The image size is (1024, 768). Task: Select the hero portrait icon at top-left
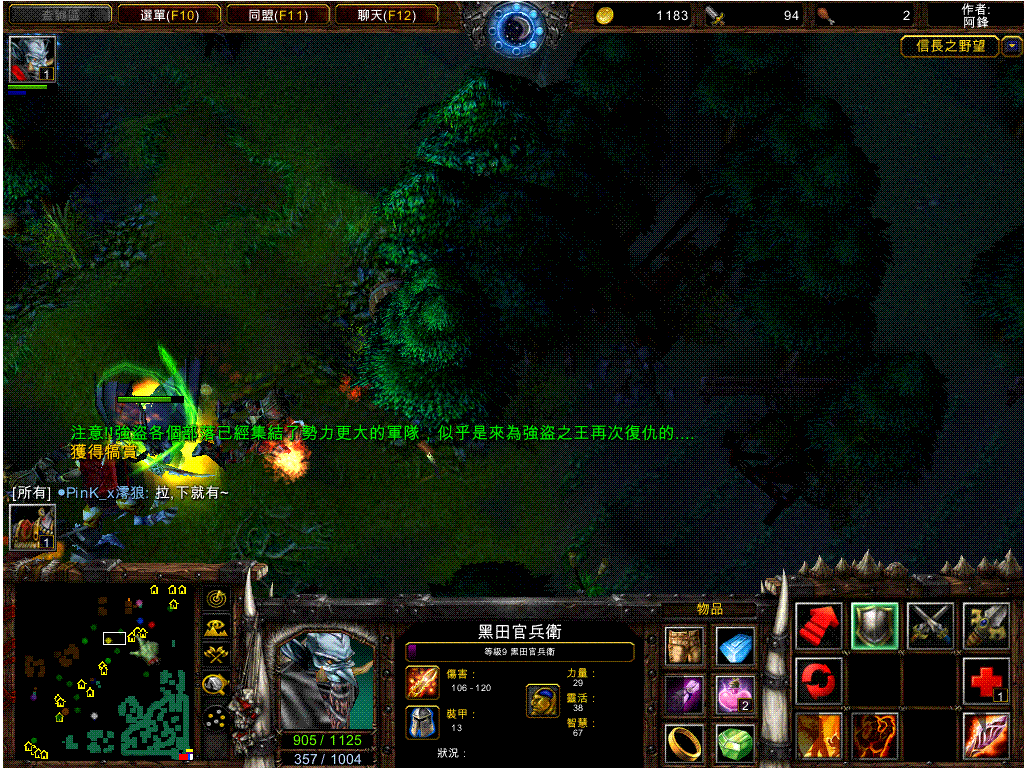32,59
